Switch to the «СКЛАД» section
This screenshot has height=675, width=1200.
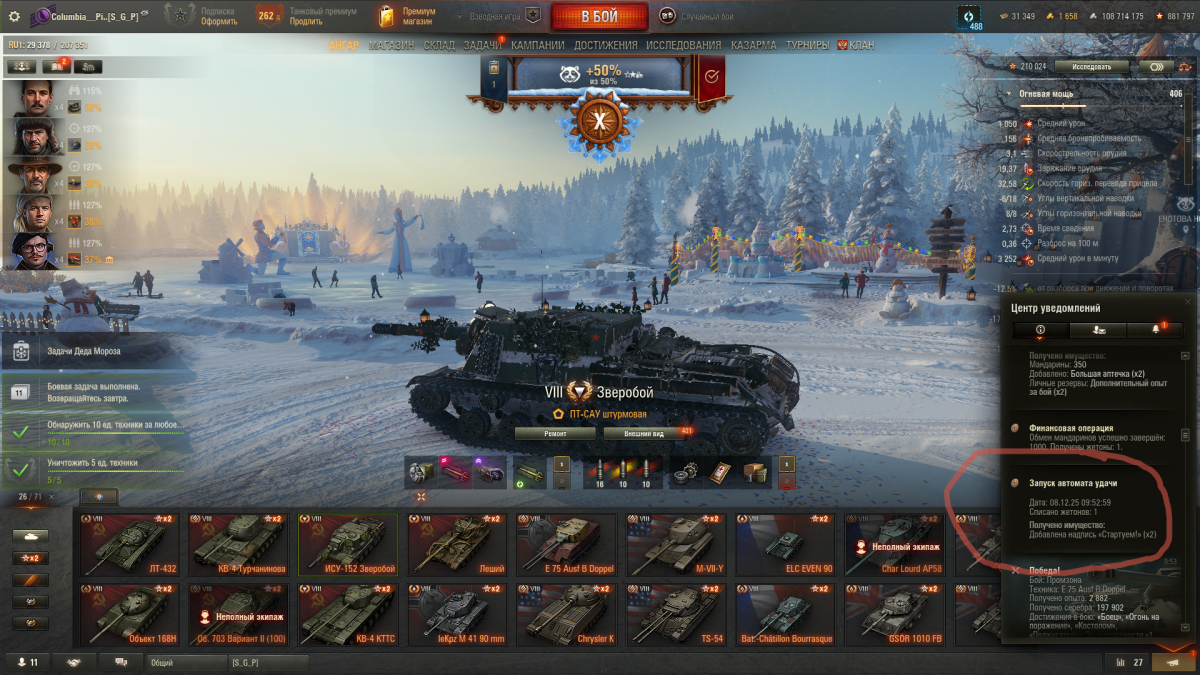pyautogui.click(x=439, y=45)
